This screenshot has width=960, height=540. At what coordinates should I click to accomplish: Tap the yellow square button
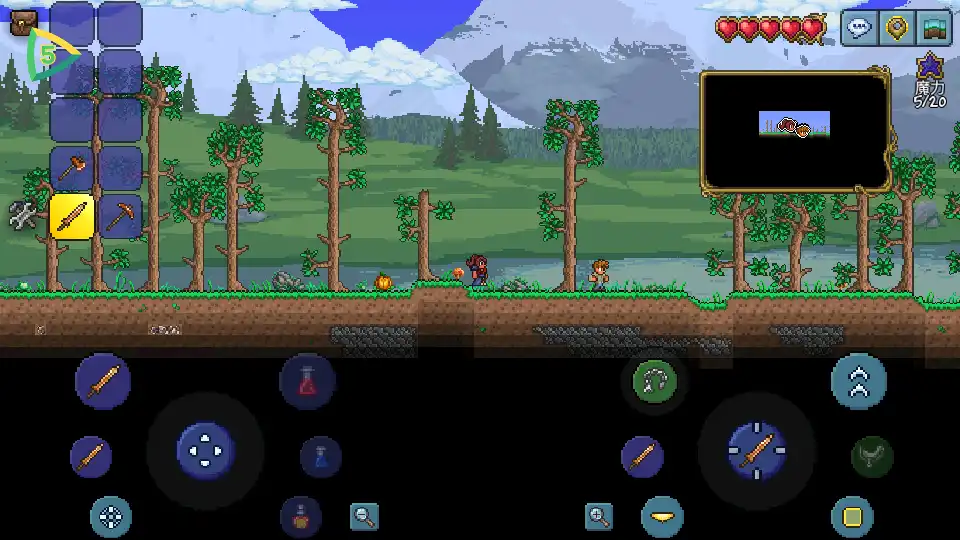[x=852, y=517]
